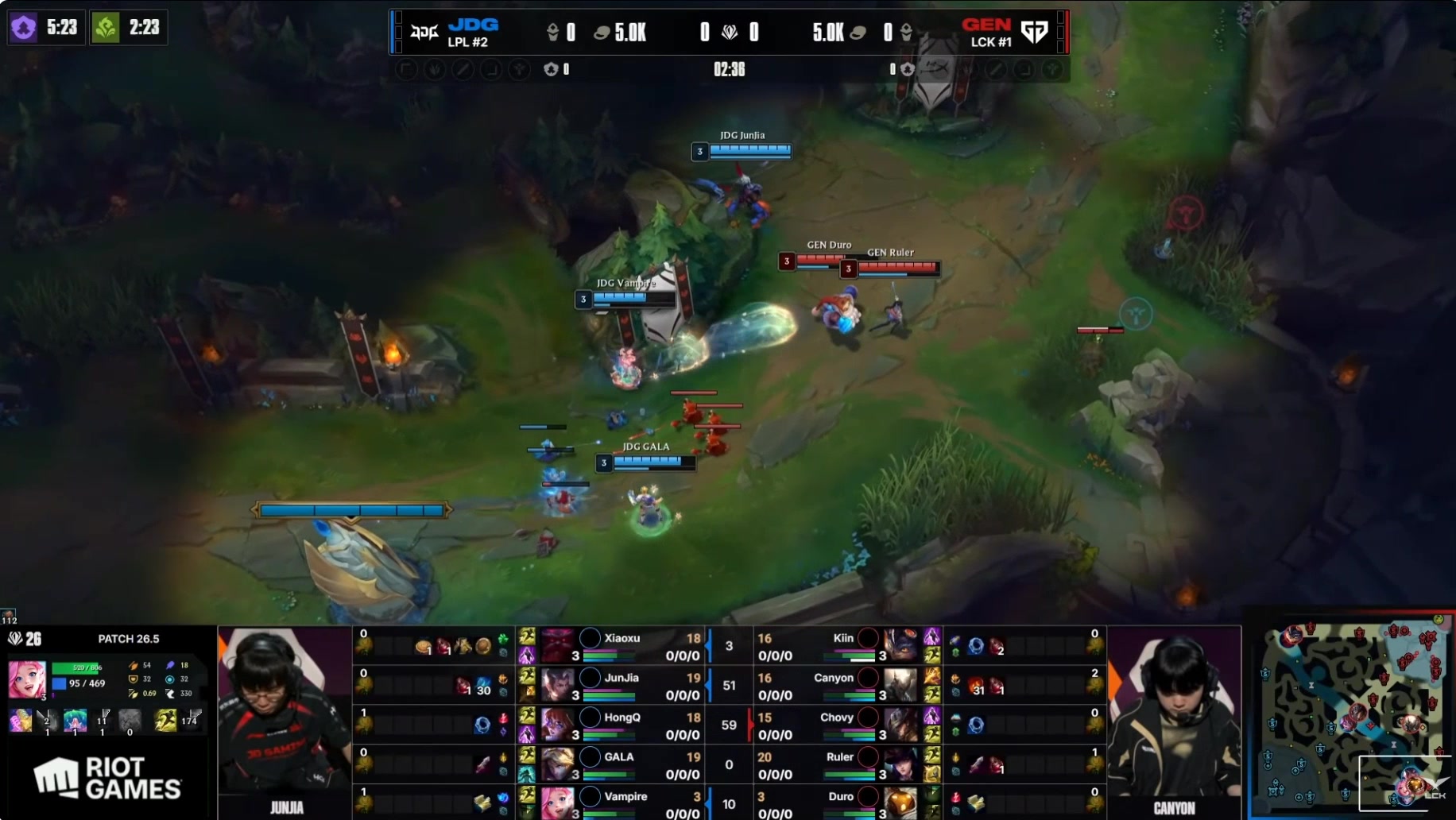This screenshot has width=1456, height=820.
Task: Select JunJia's champion portrait on scoreboard
Action: click(557, 684)
